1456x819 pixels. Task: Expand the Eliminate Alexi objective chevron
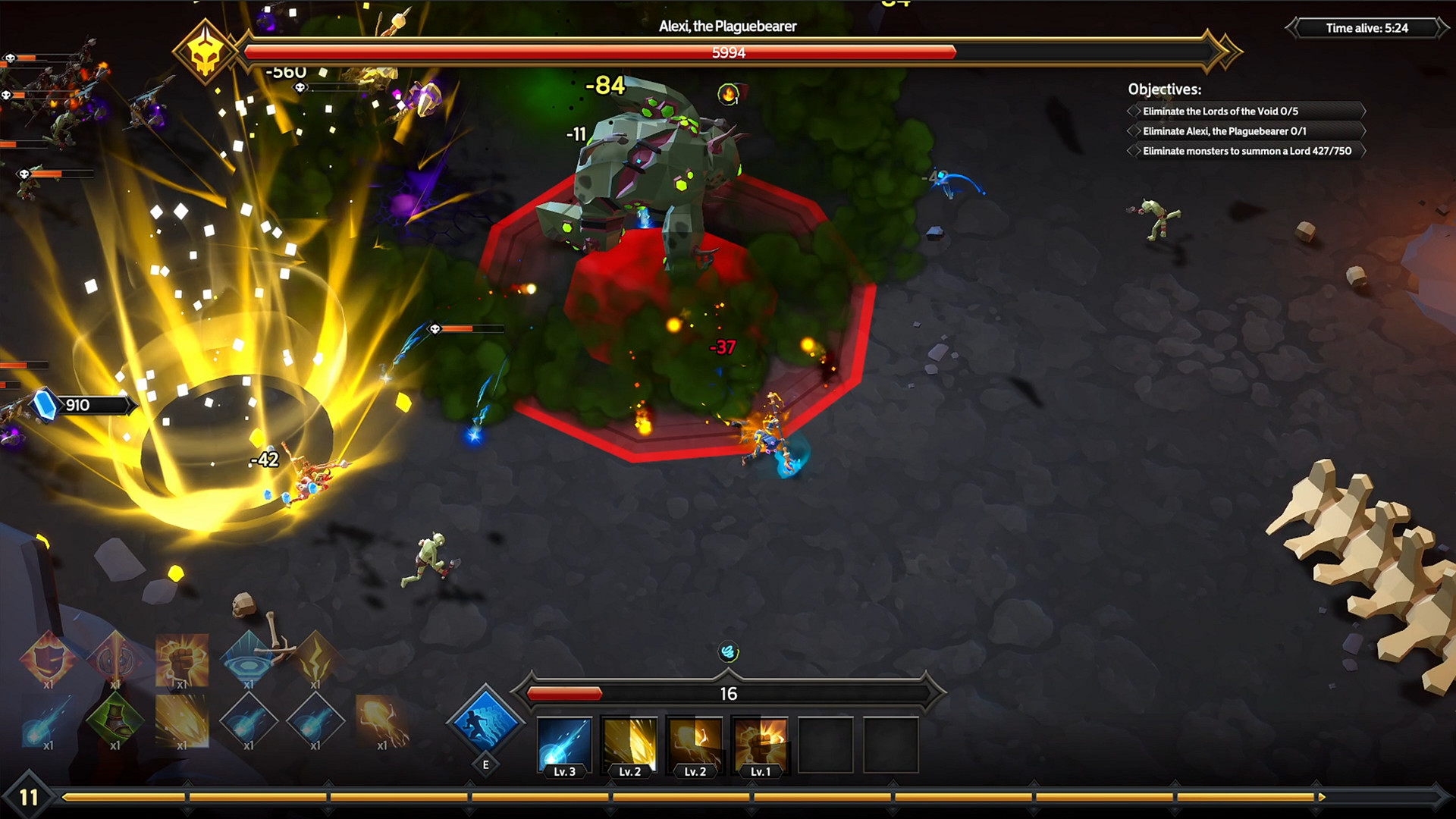tap(1133, 130)
